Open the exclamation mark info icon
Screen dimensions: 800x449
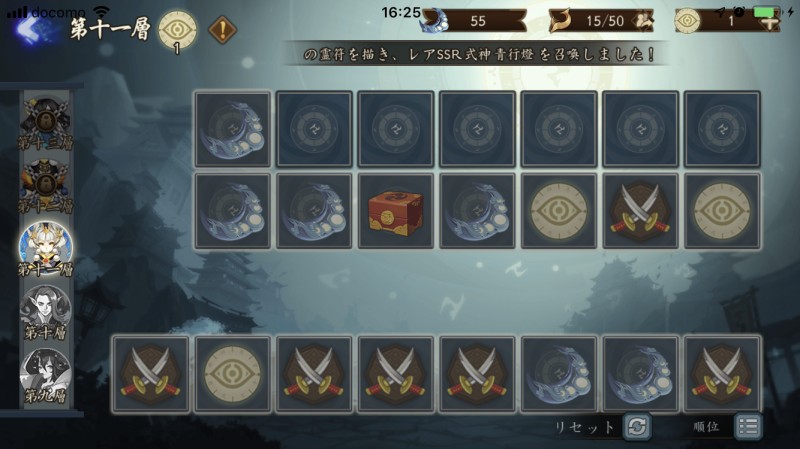coord(222,30)
